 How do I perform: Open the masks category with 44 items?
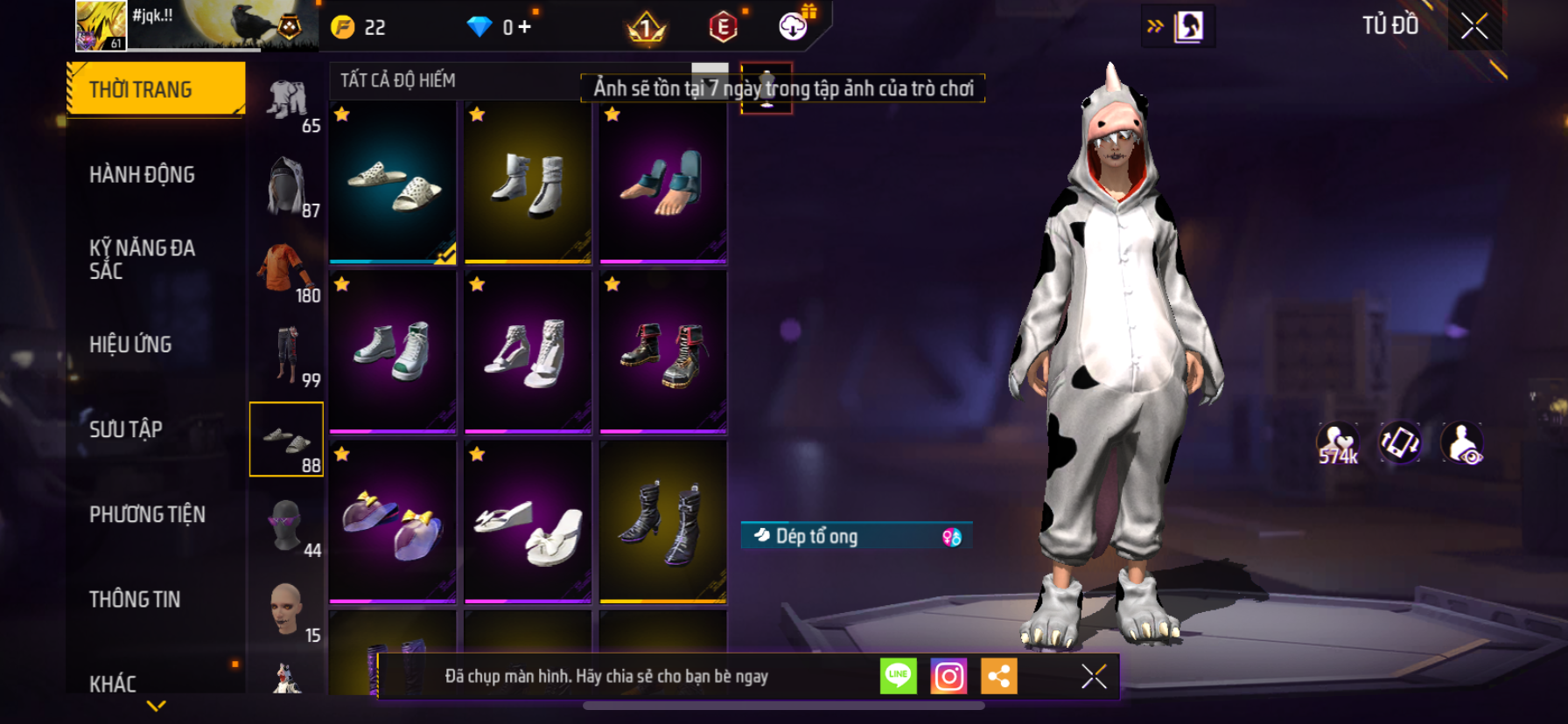pos(287,525)
